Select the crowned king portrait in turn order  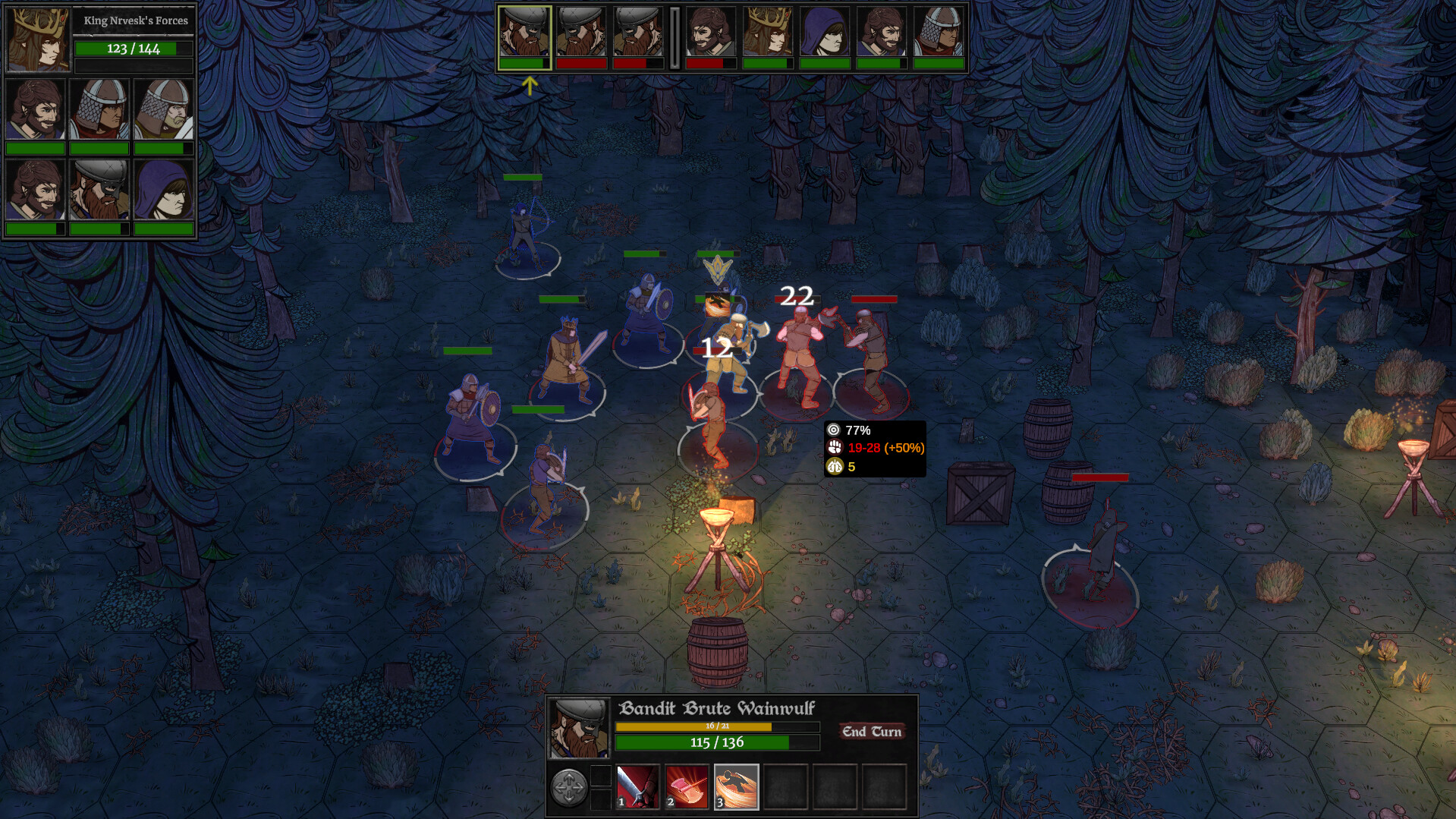coord(767,32)
